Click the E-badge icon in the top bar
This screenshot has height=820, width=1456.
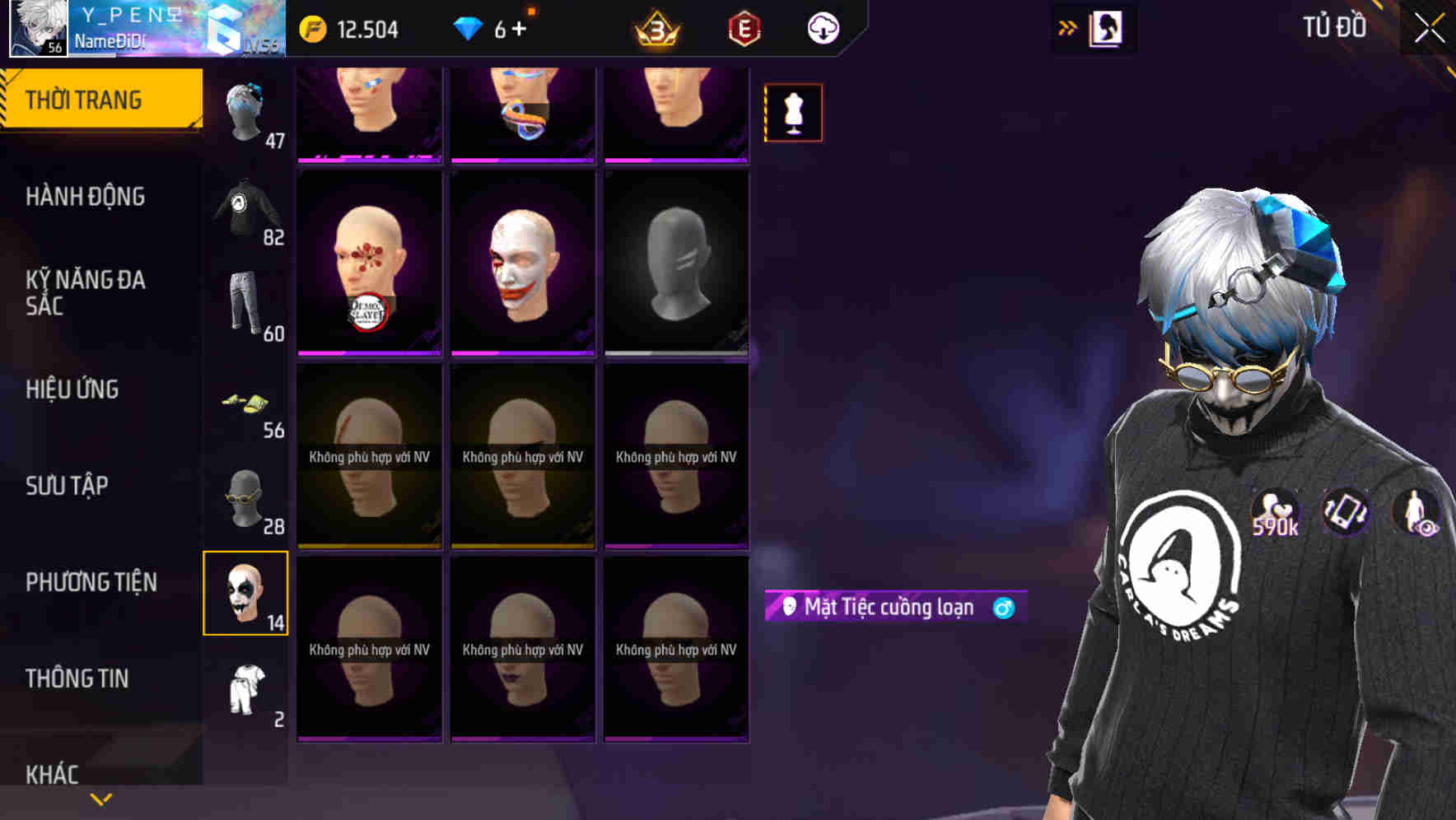pos(744,27)
